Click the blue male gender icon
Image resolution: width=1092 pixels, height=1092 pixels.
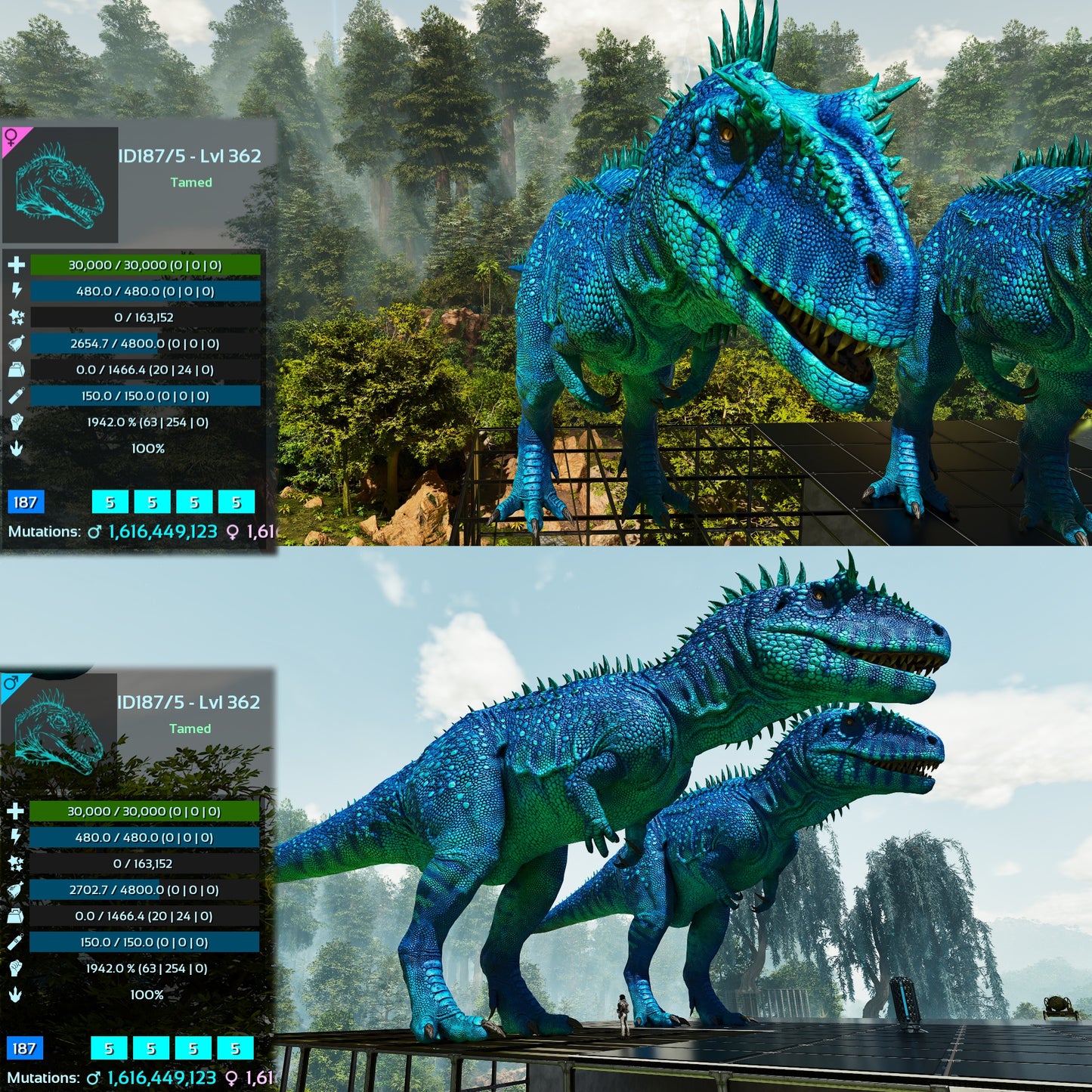(x=11, y=683)
